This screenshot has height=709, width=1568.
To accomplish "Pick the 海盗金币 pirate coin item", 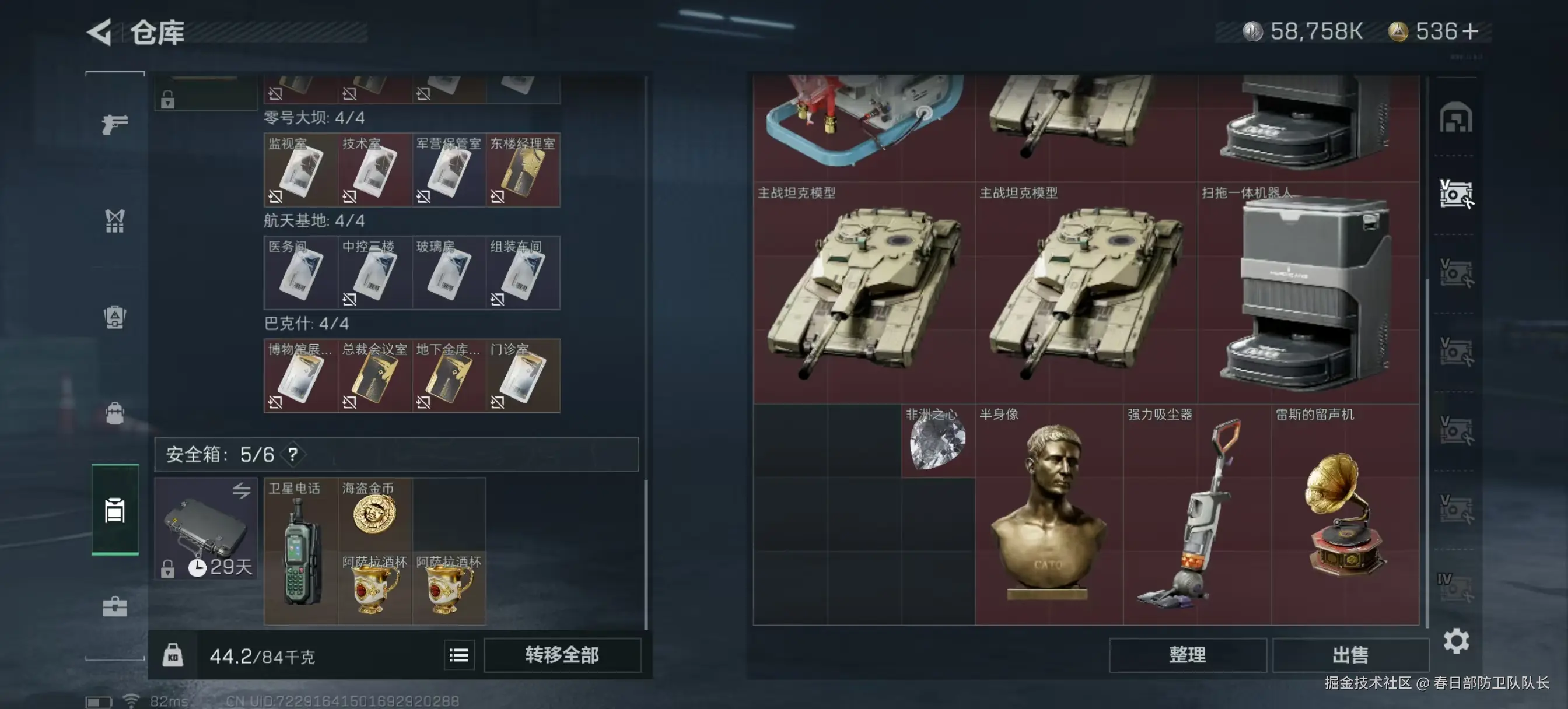I will [x=374, y=514].
